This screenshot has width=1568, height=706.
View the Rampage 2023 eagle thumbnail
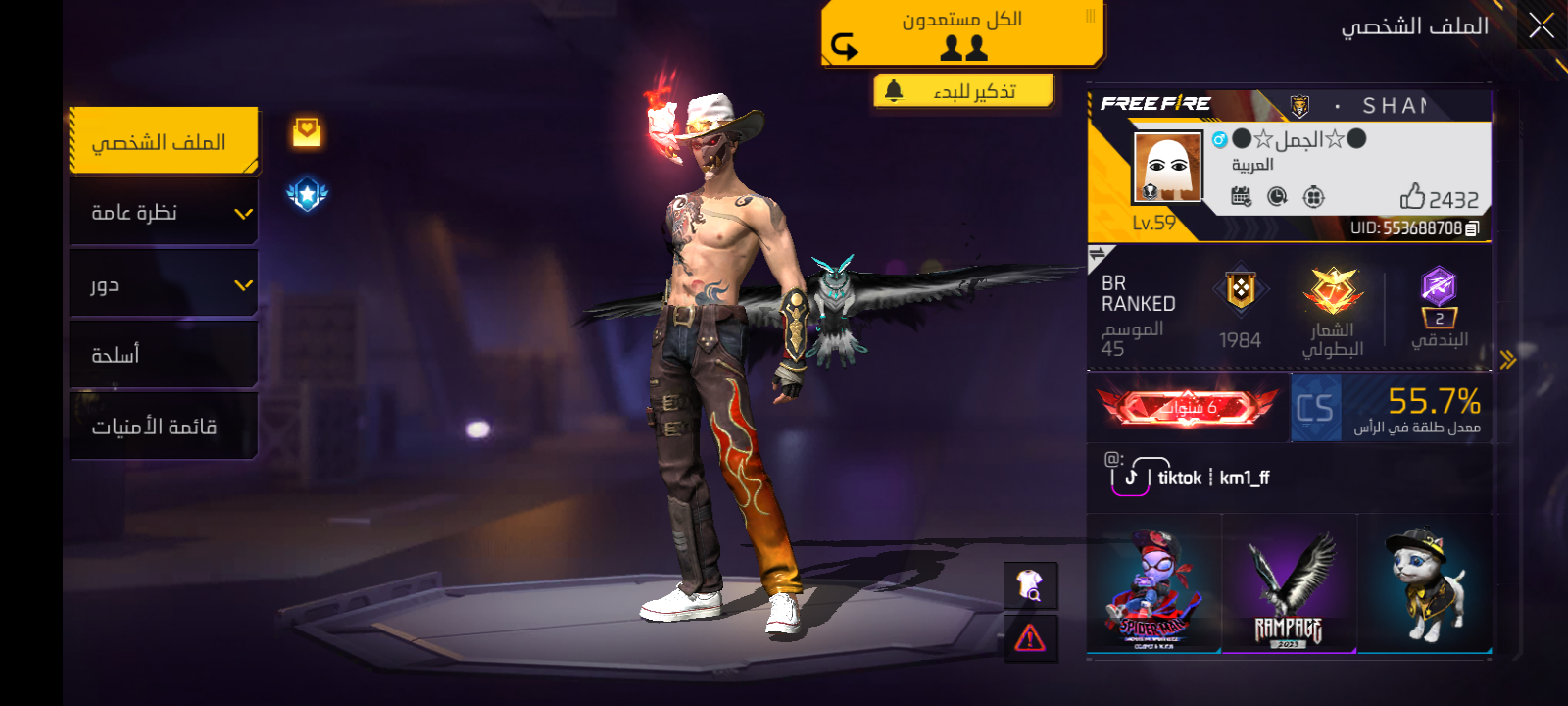coord(1290,585)
